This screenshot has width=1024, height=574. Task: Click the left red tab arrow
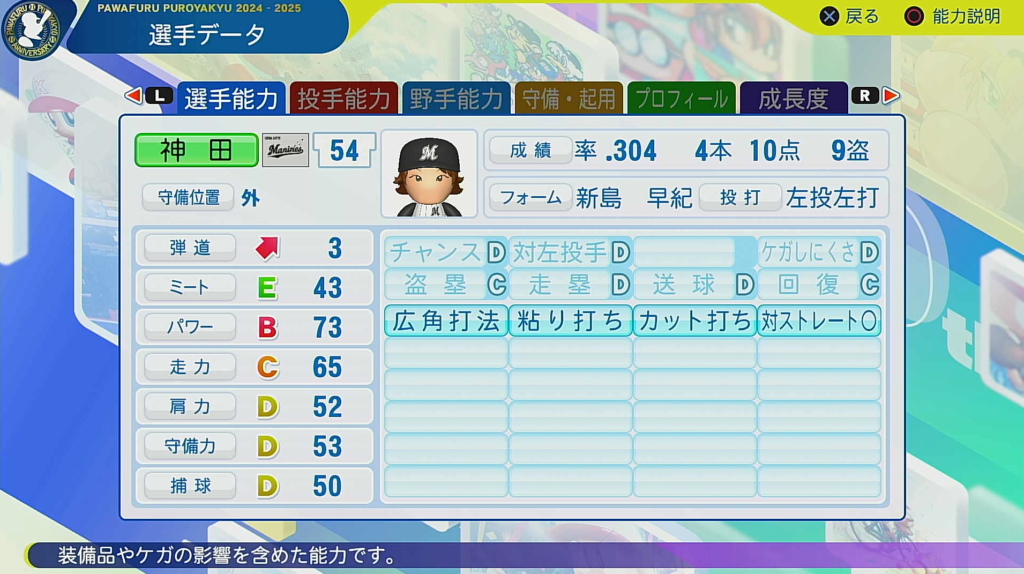[x=133, y=96]
